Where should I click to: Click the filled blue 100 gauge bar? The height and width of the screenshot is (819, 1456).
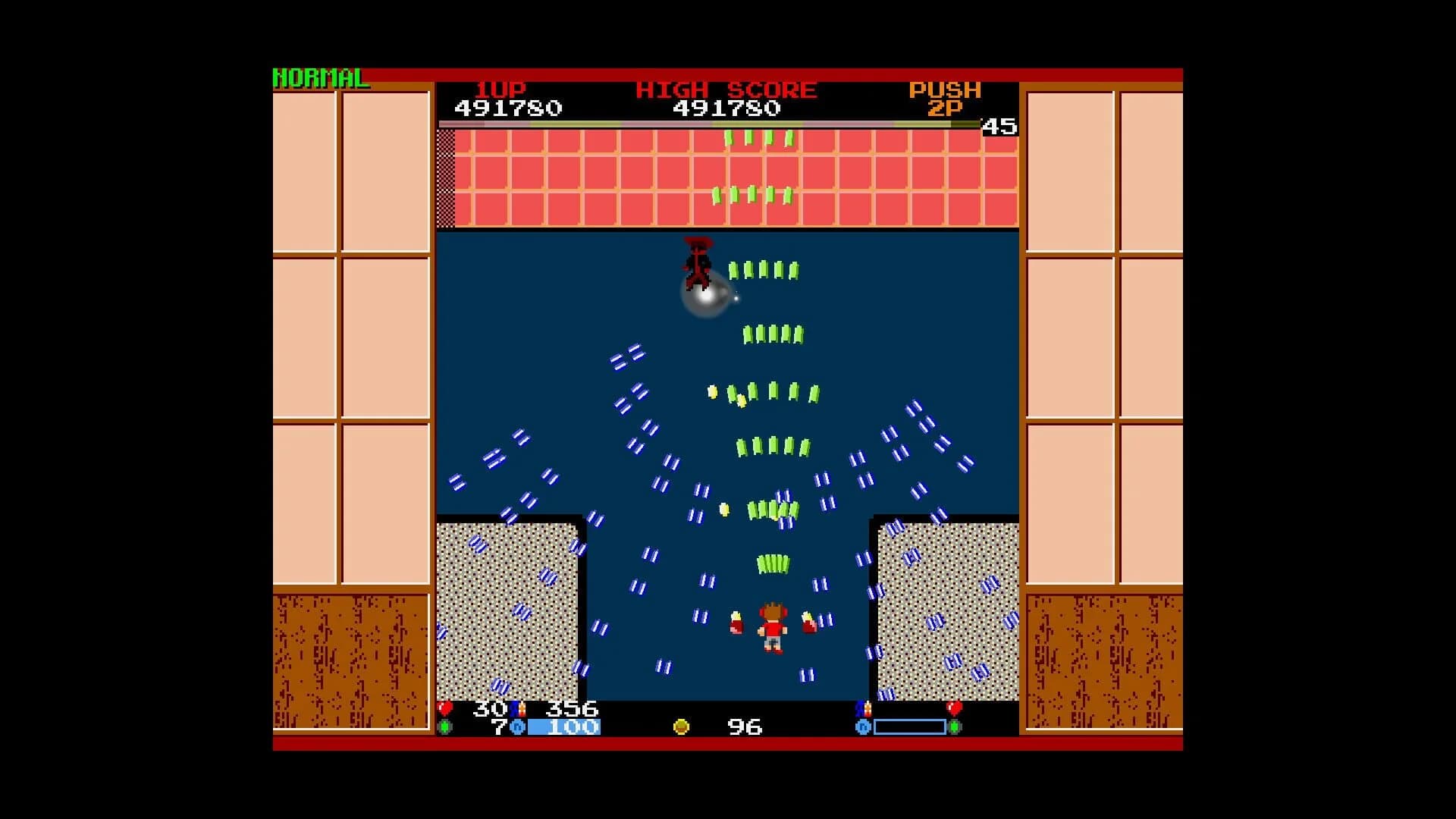click(565, 726)
